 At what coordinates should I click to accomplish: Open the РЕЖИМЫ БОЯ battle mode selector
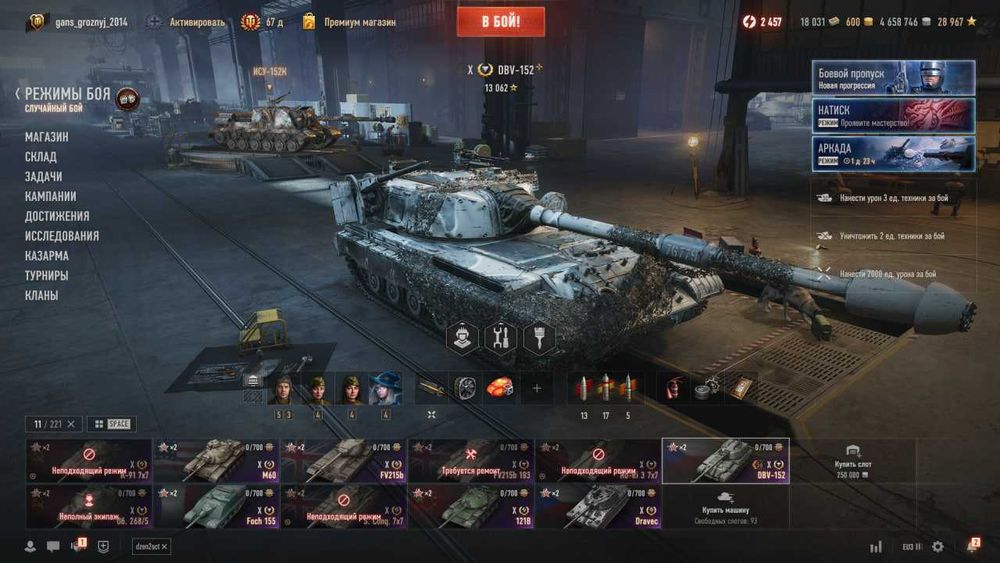pyautogui.click(x=68, y=95)
